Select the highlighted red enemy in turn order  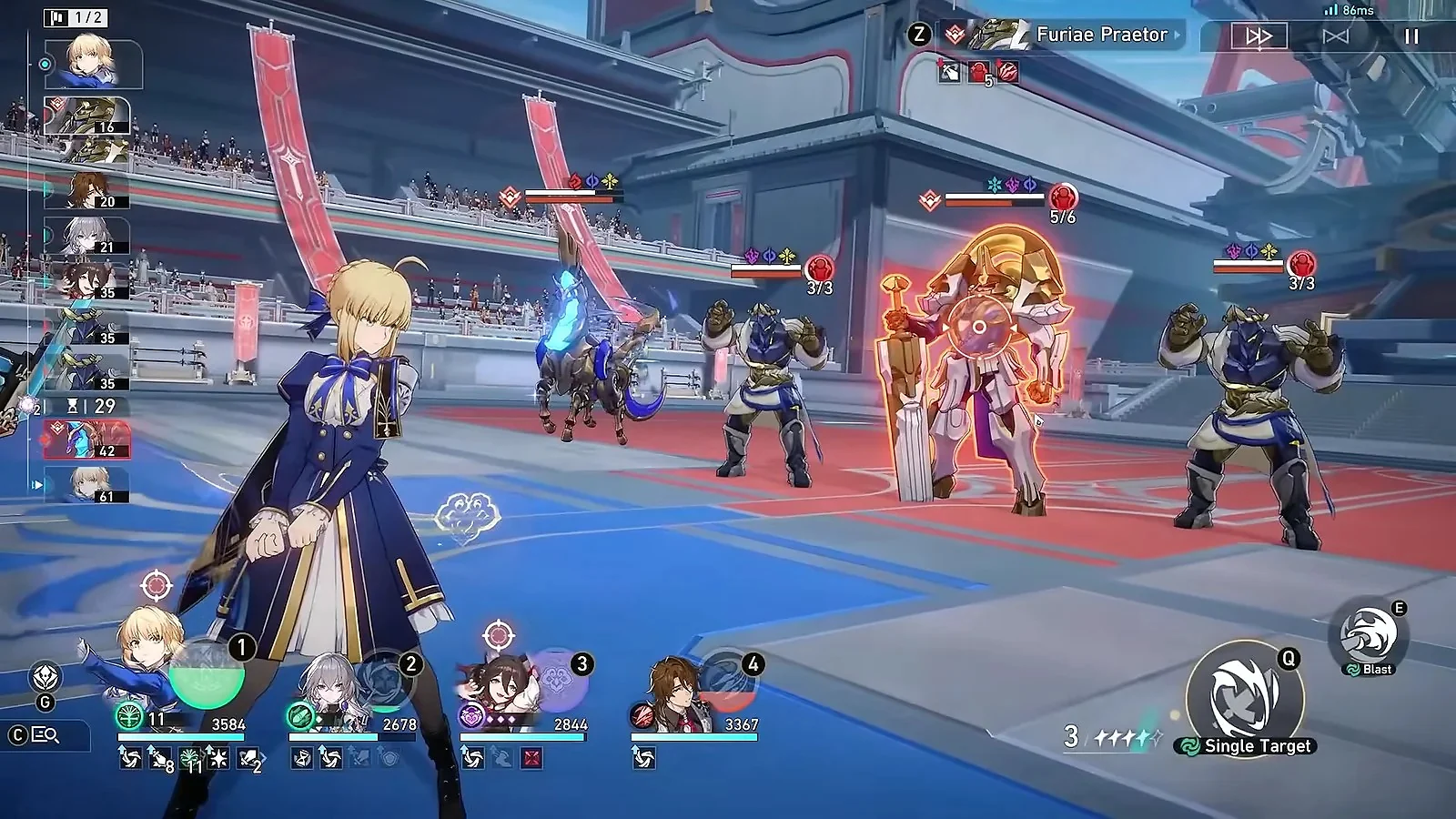pos(87,440)
